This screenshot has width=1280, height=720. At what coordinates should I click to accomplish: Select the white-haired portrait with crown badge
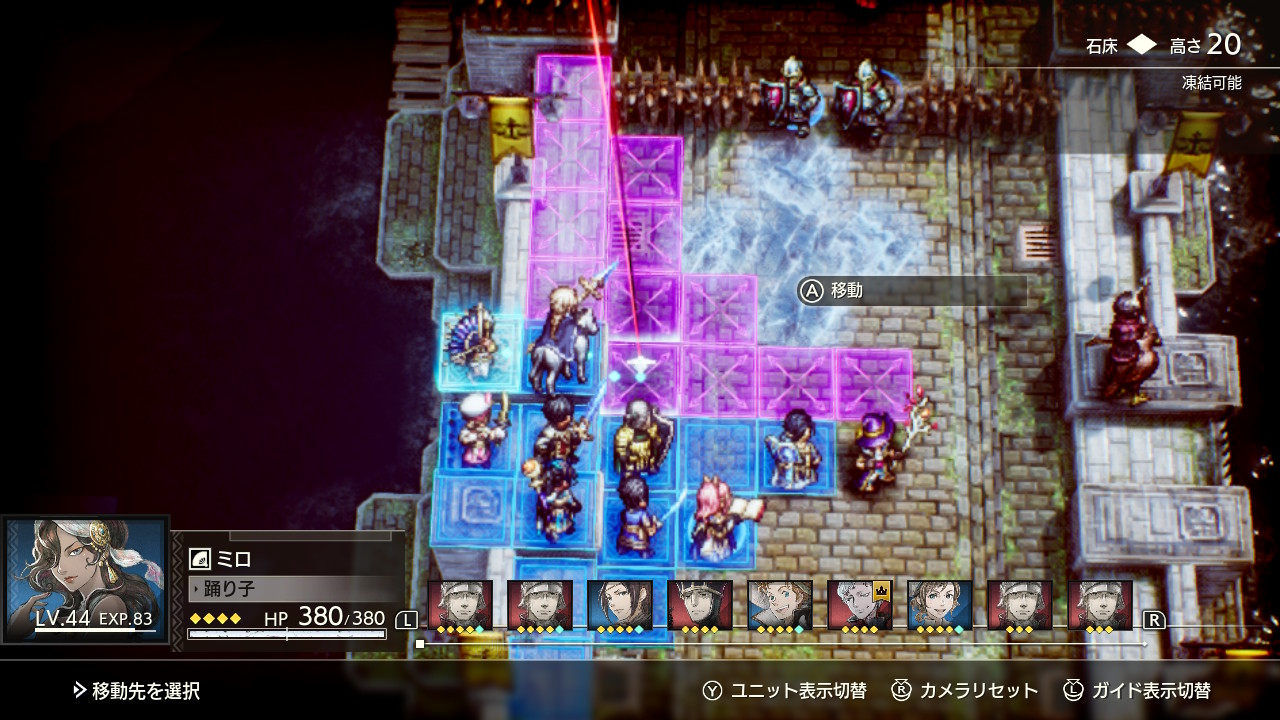click(x=859, y=604)
